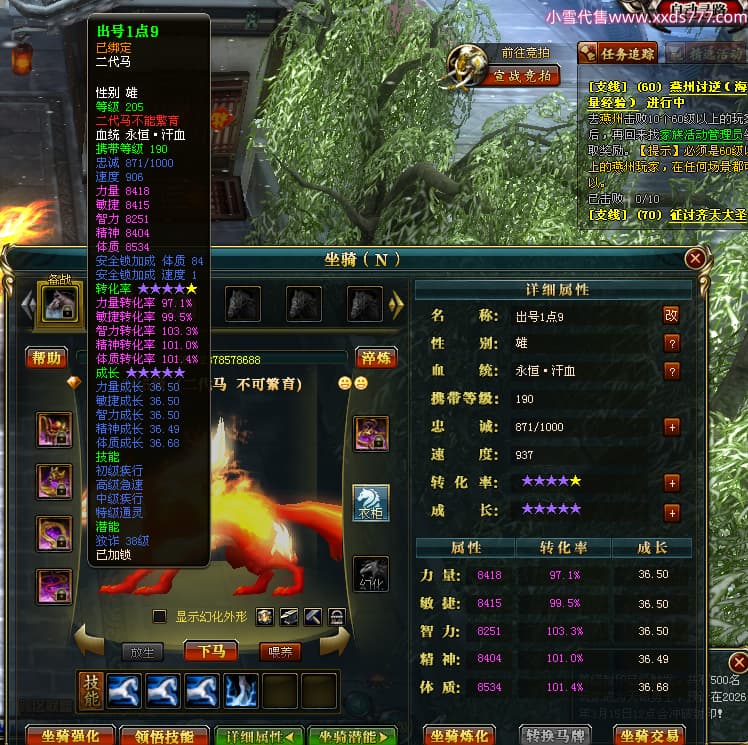This screenshot has height=745, width=748.
Task: Open 坐骑炼化 mount refining
Action: pyautogui.click(x=460, y=736)
